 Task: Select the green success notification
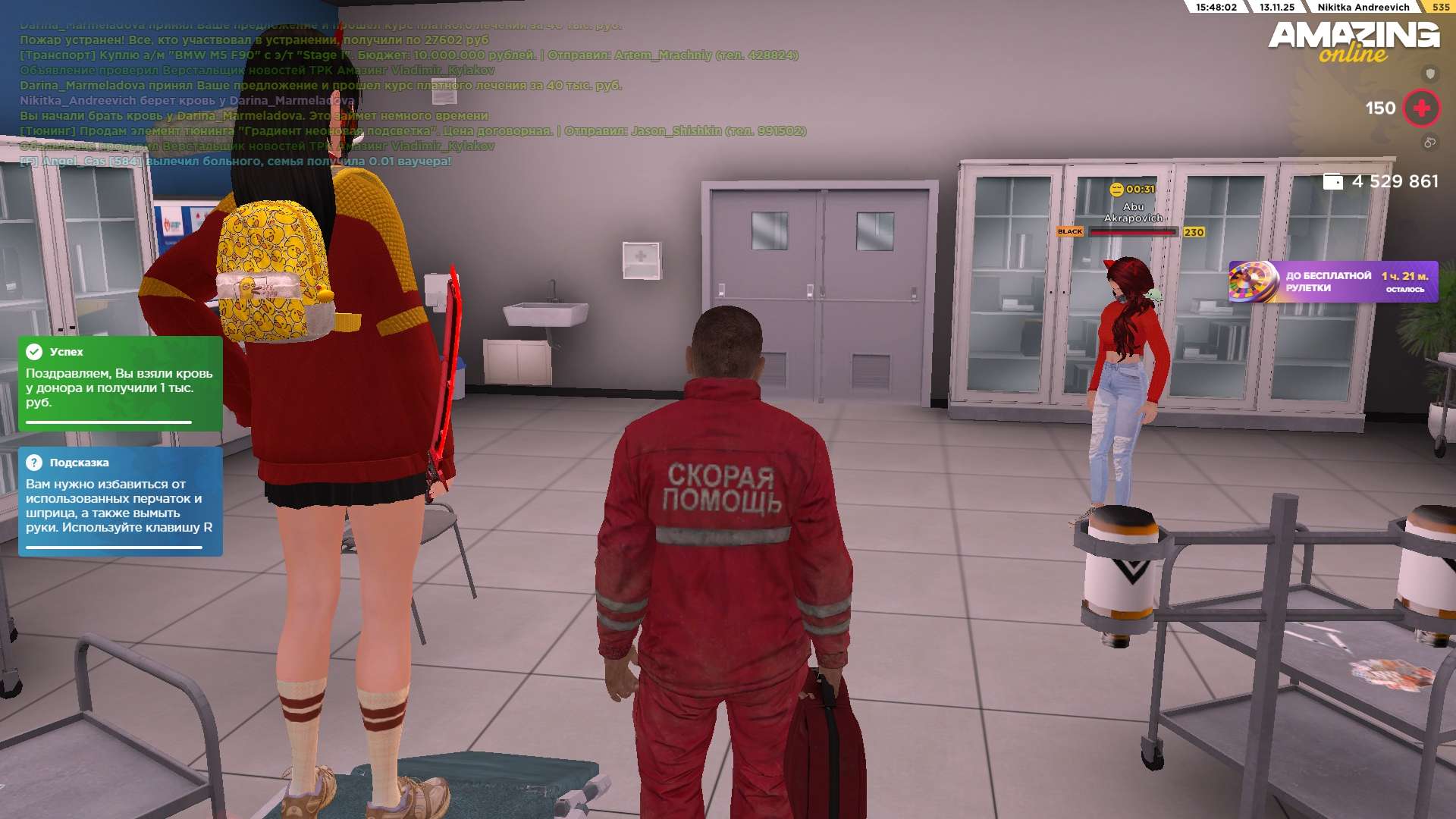120,384
